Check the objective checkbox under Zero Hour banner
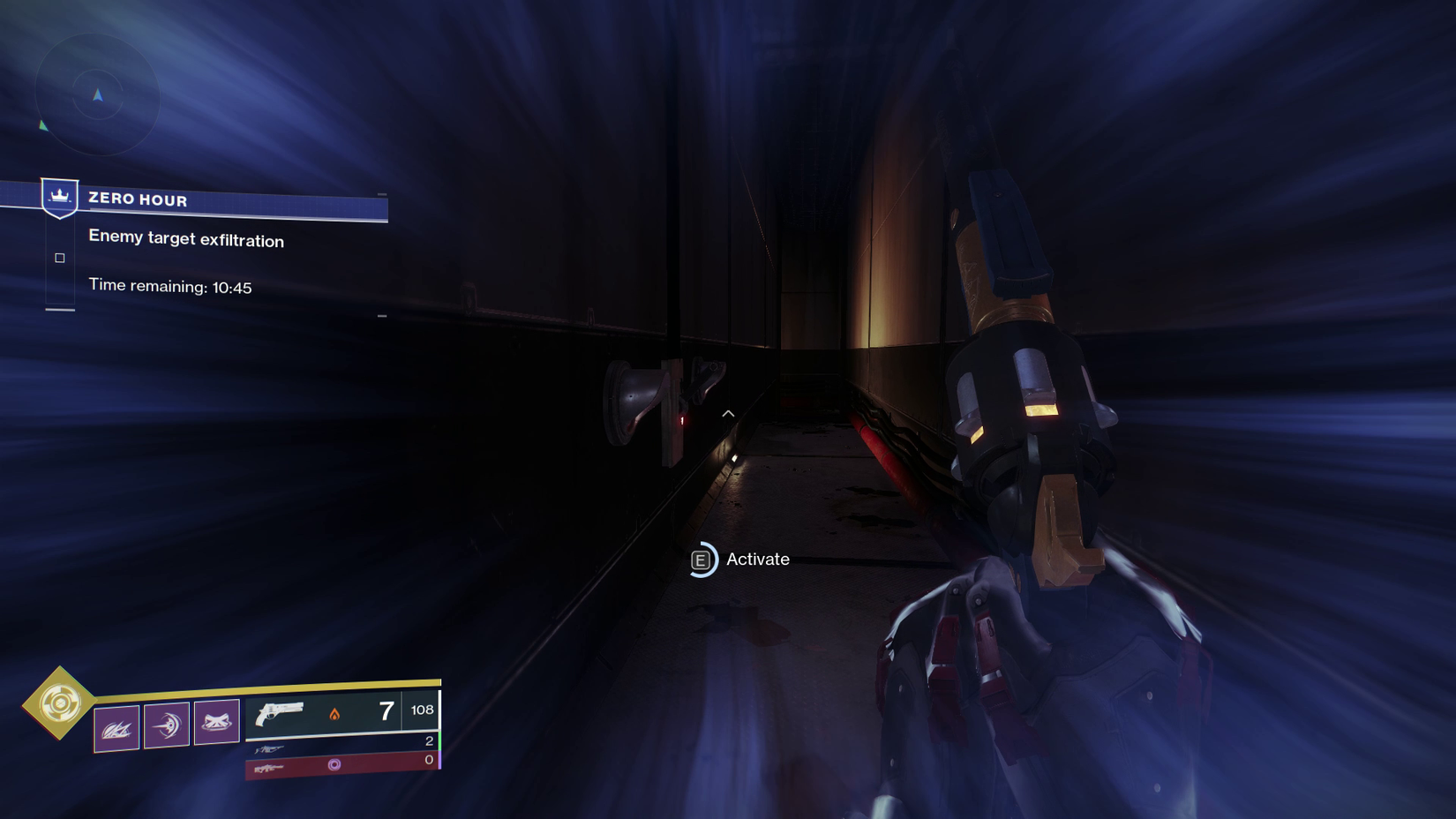Screen dimensions: 1456x819 click(59, 258)
